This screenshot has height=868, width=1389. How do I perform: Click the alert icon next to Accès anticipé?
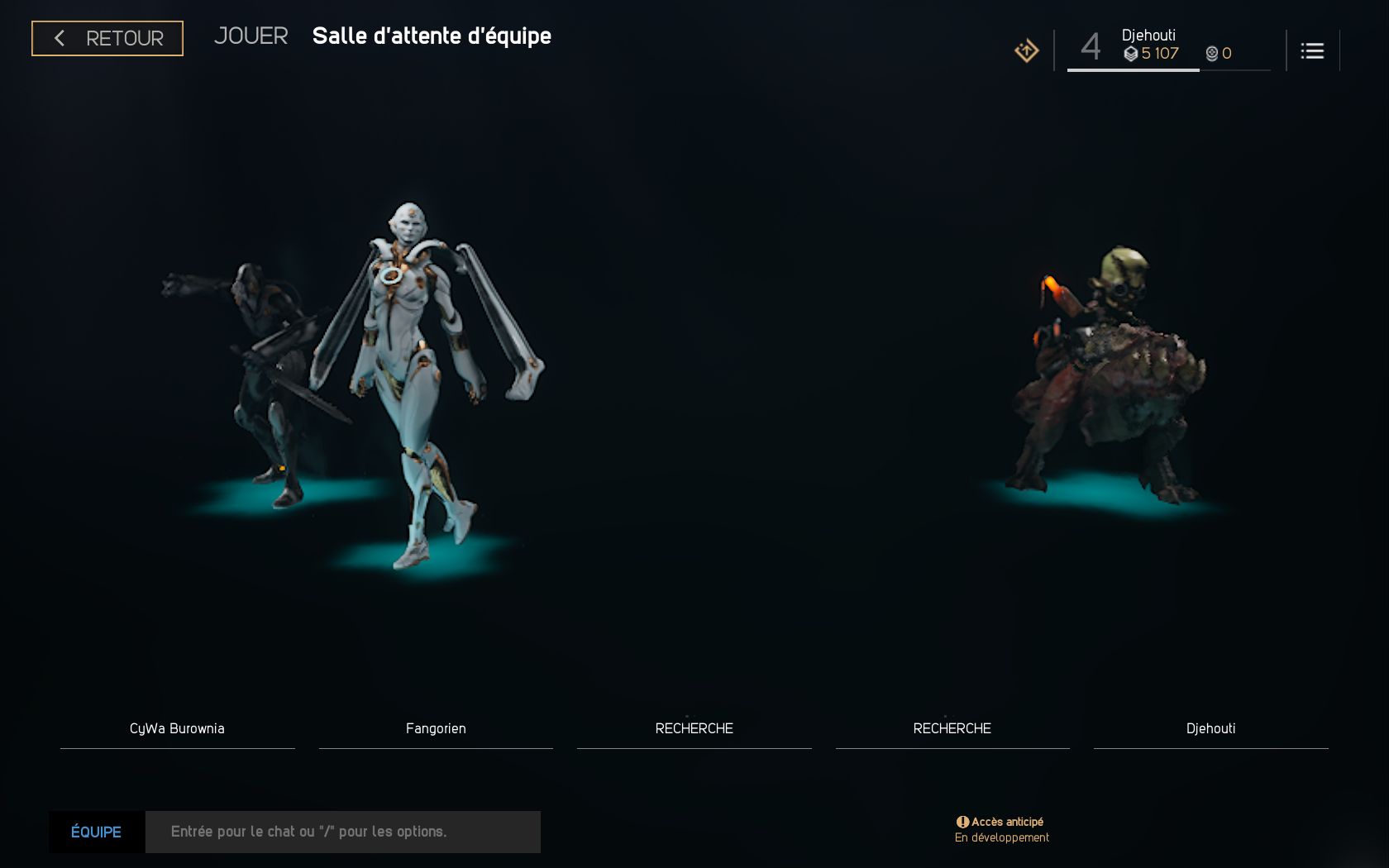(962, 821)
